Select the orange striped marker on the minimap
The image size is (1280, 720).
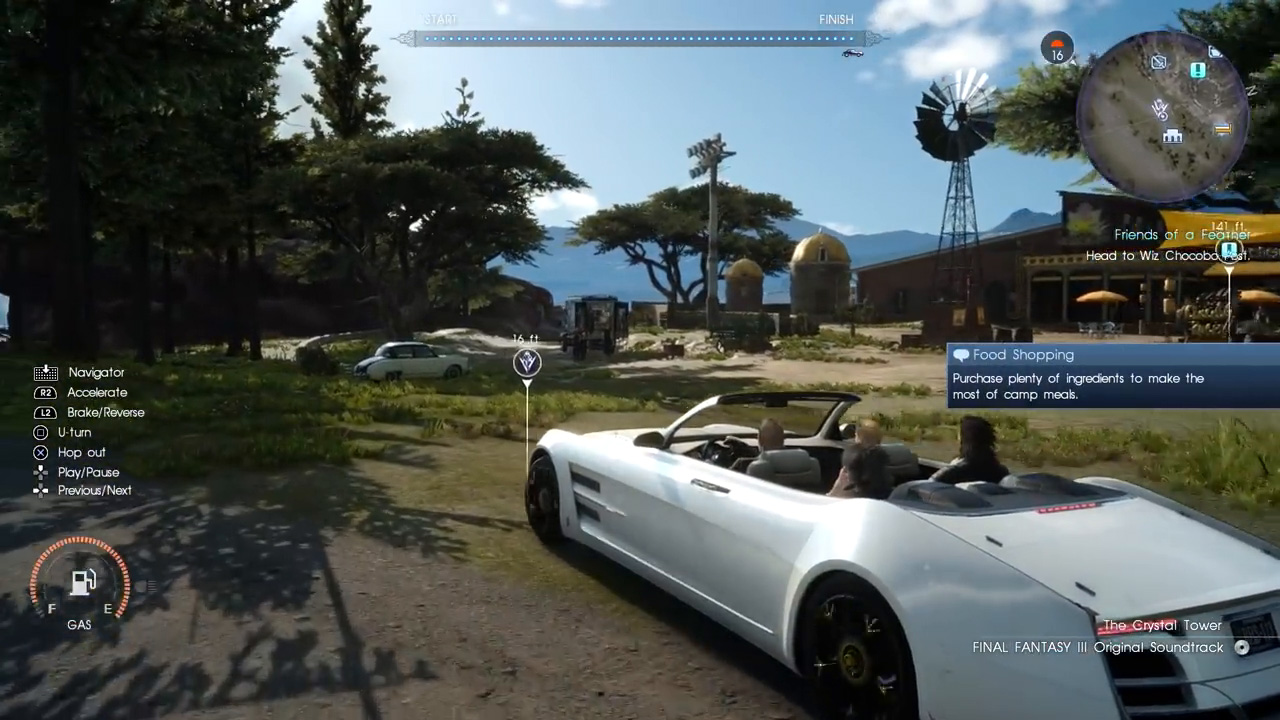[x=1222, y=129]
